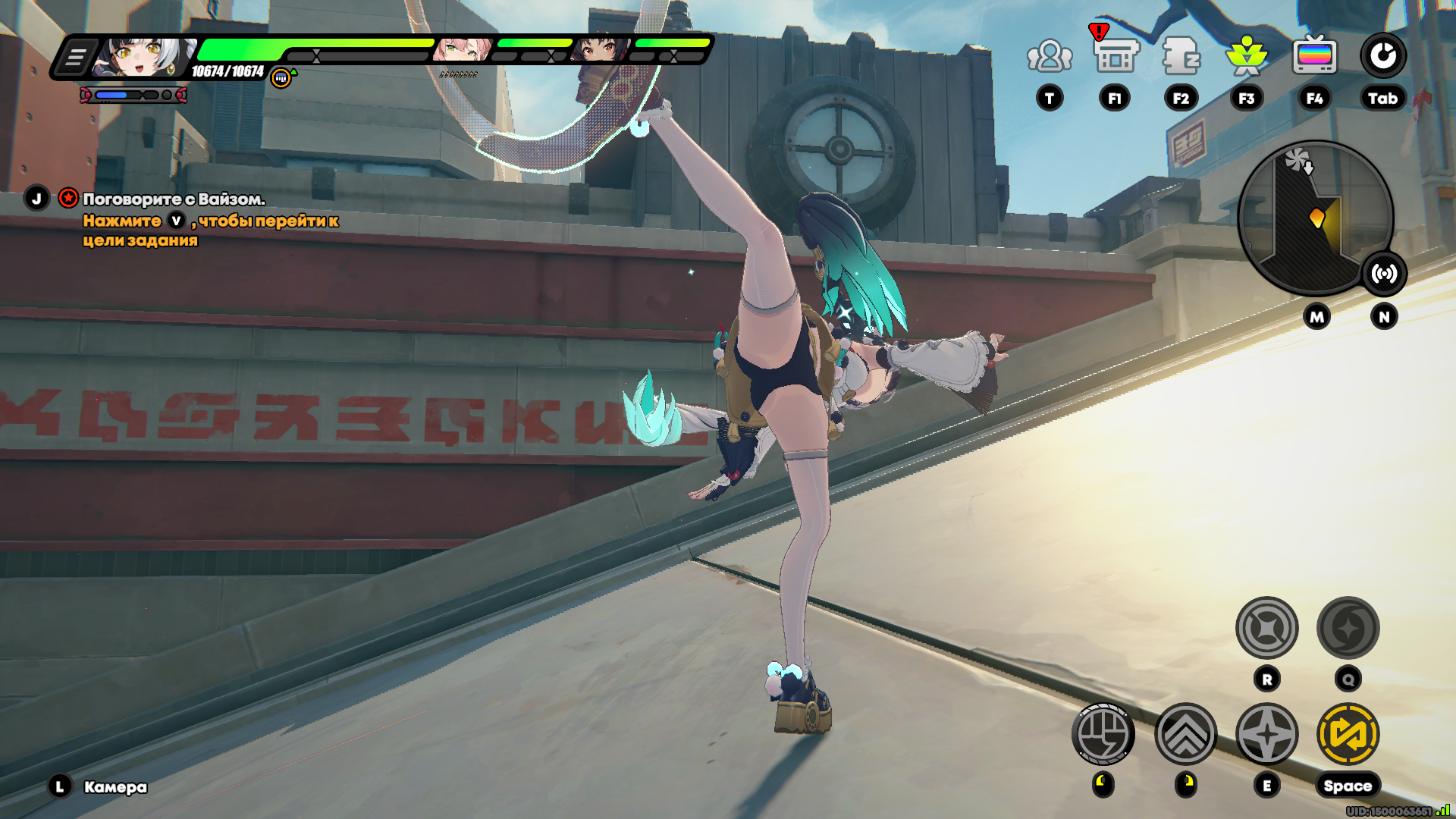Open the green character-figure icon

coord(1247,56)
